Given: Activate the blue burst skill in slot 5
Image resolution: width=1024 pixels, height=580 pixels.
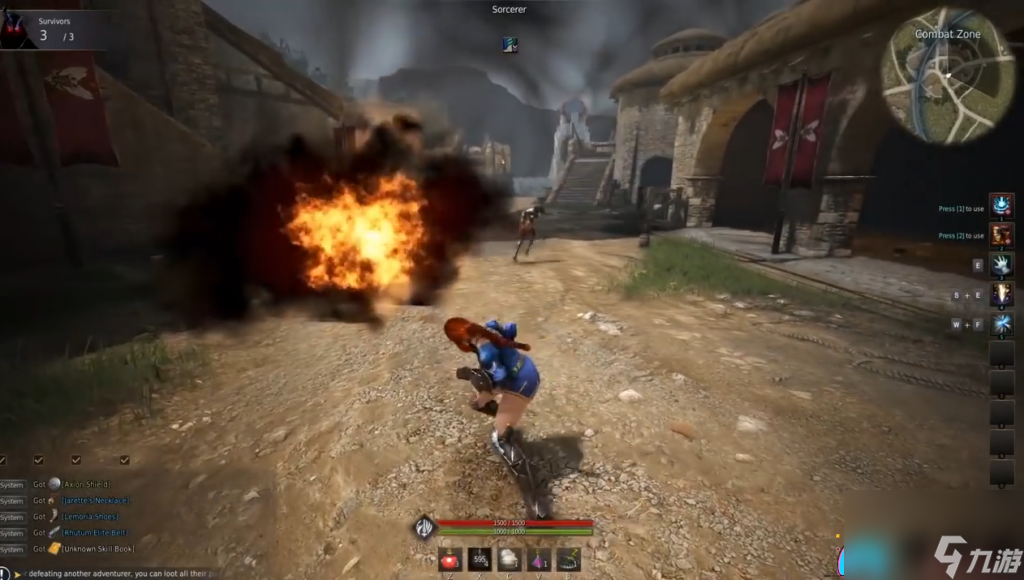Looking at the screenshot, I should click(1001, 323).
